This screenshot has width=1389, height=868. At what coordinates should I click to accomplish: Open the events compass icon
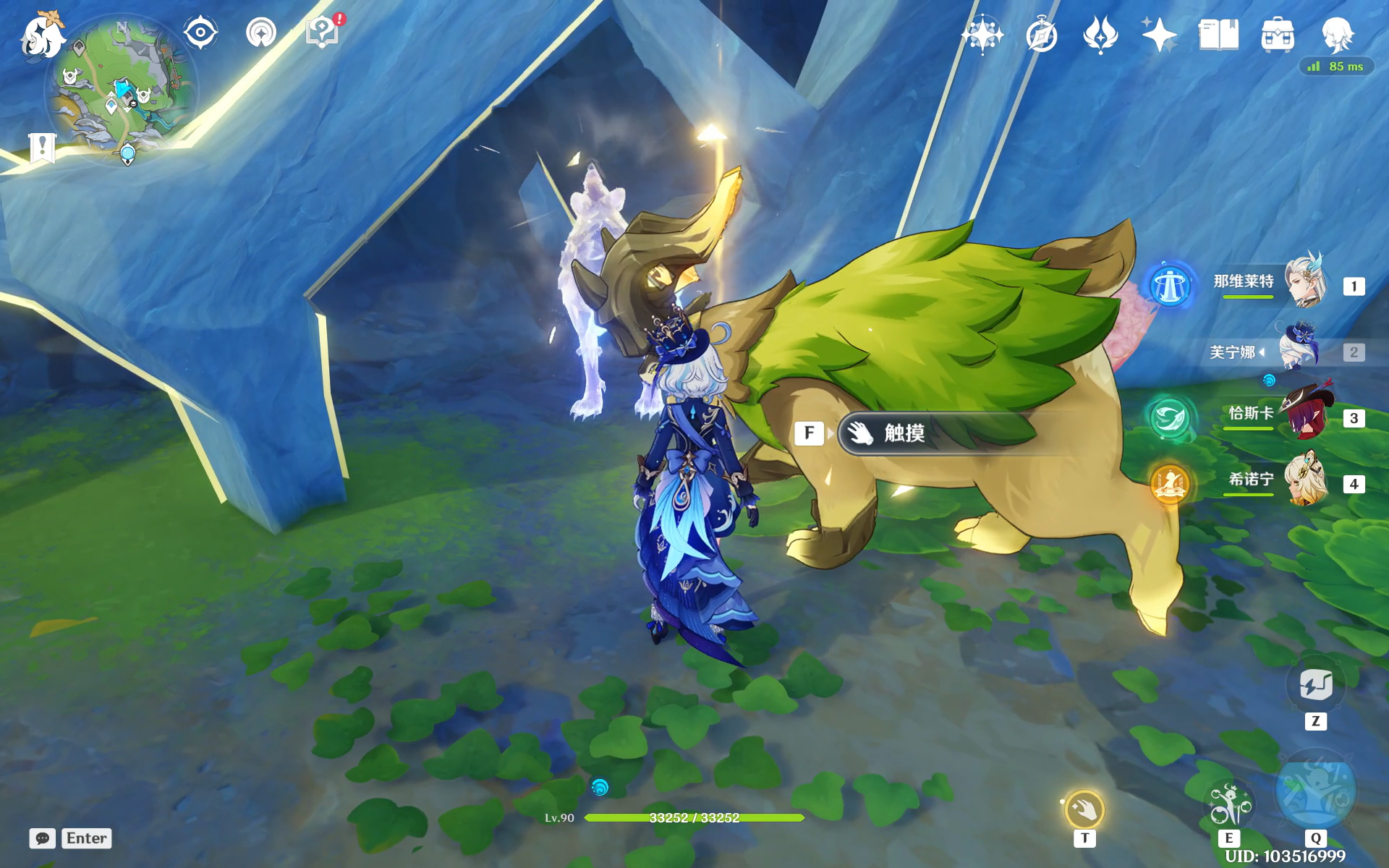click(x=1042, y=35)
